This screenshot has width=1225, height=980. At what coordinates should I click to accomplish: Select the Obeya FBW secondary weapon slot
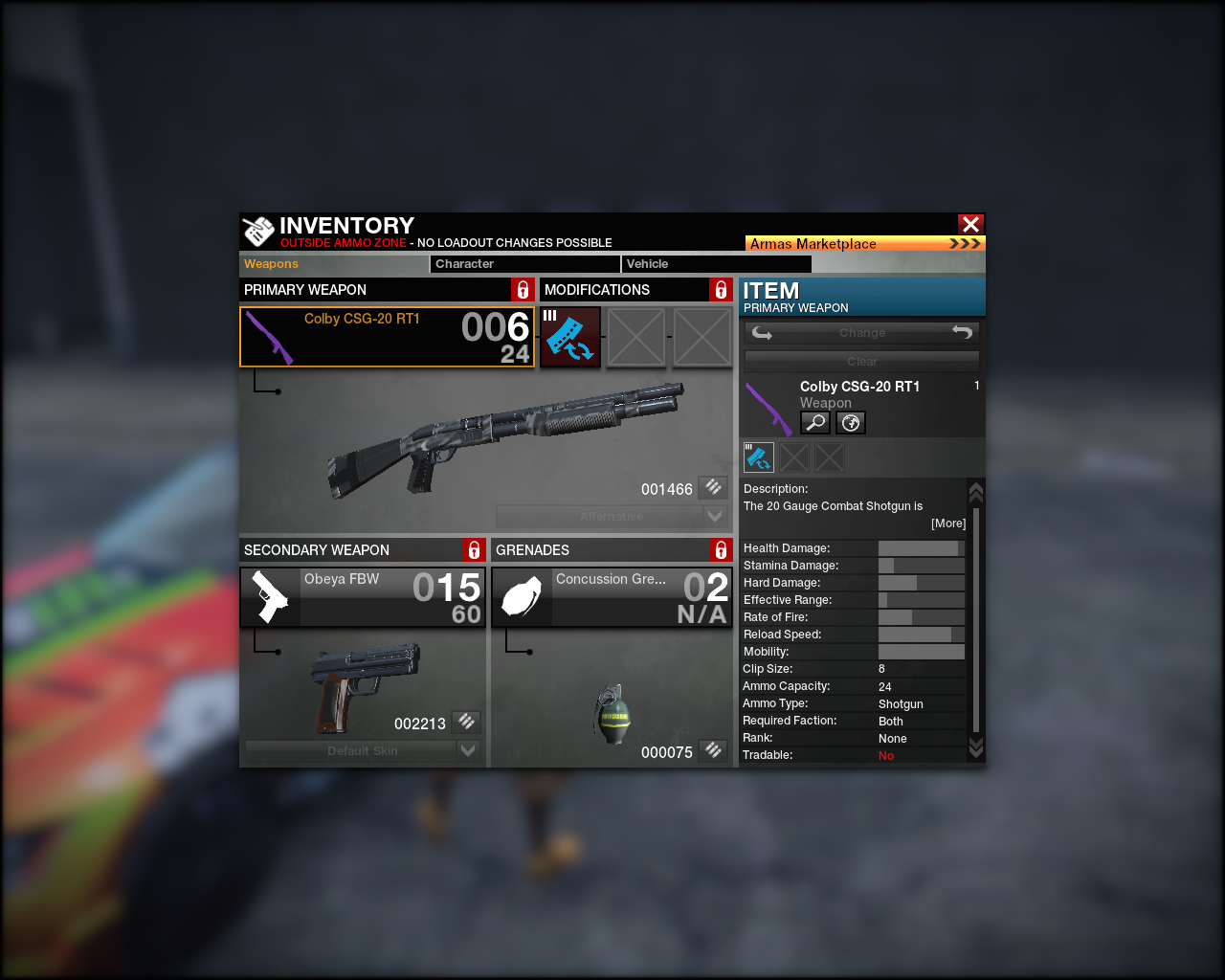[363, 597]
